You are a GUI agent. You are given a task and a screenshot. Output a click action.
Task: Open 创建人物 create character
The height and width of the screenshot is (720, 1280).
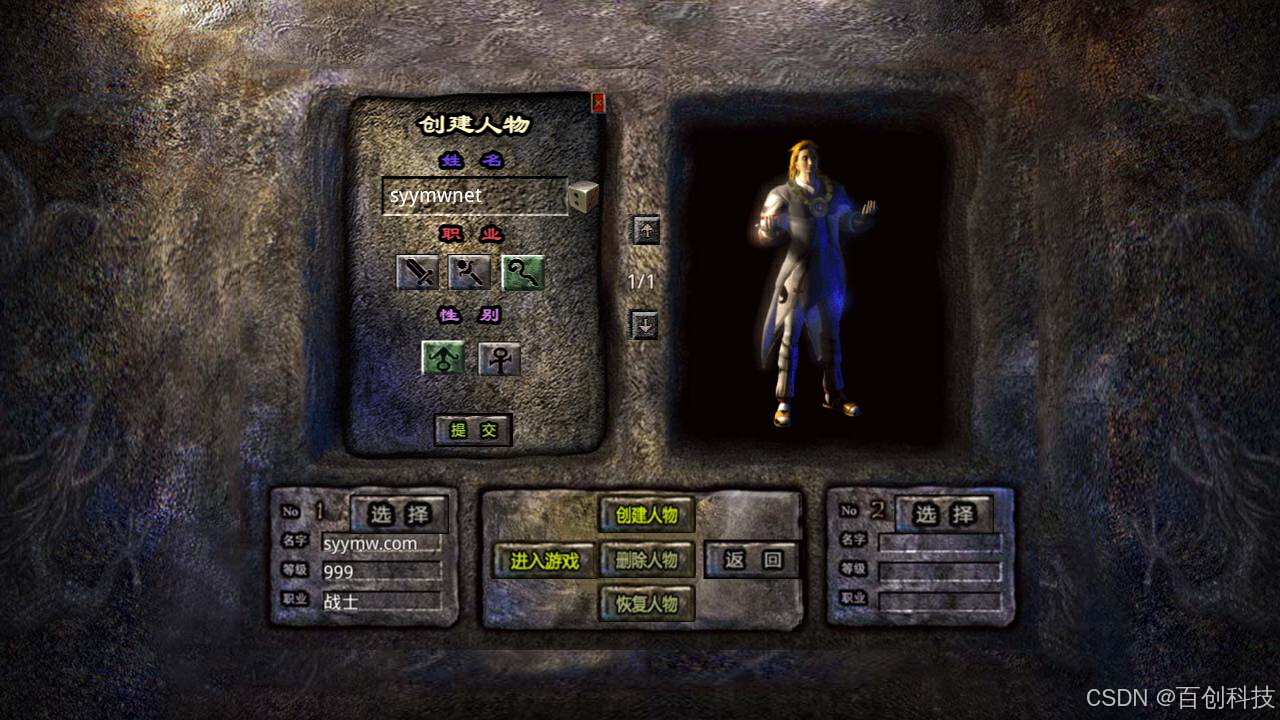[x=646, y=515]
